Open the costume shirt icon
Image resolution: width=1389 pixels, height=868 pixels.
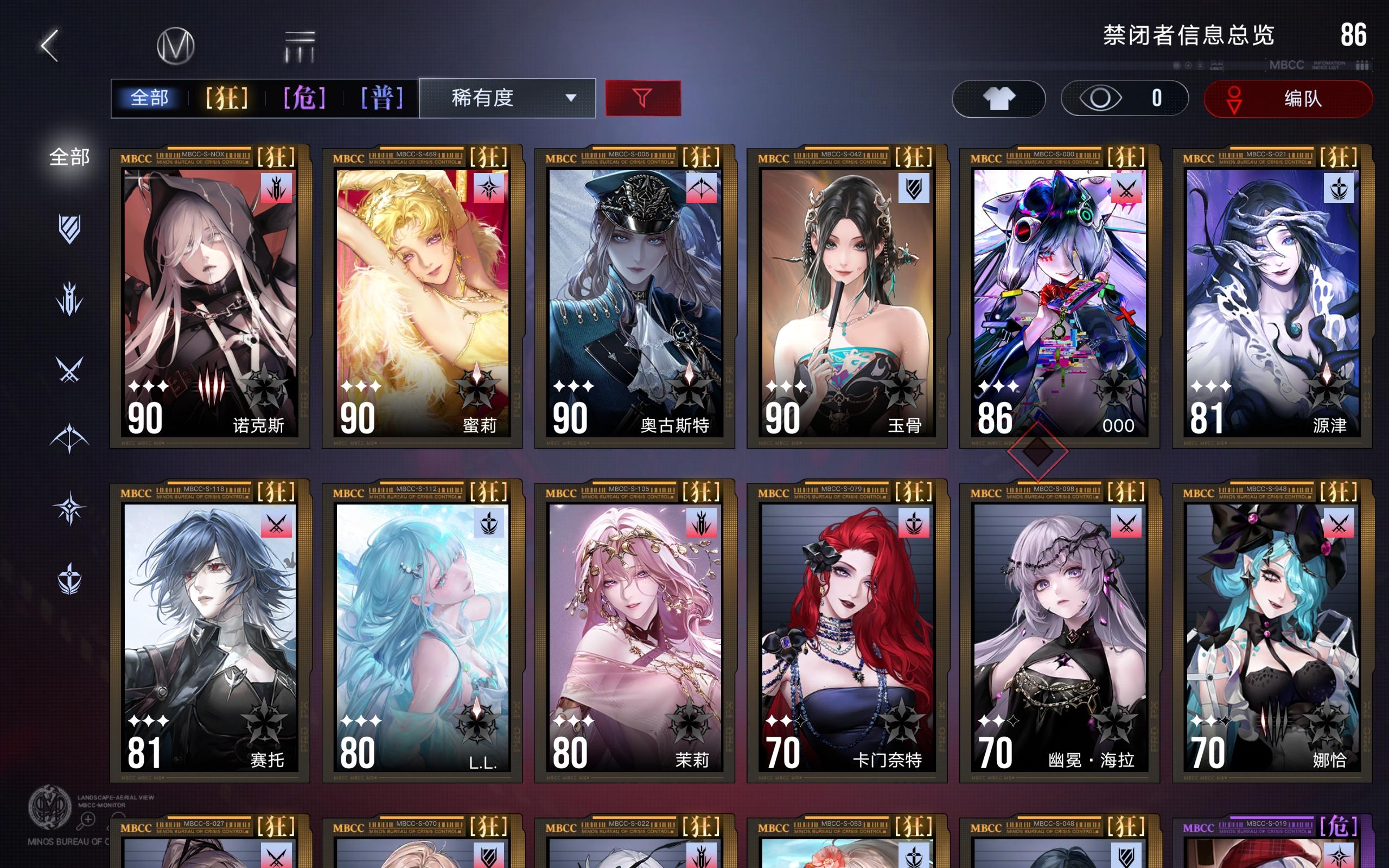[x=999, y=99]
